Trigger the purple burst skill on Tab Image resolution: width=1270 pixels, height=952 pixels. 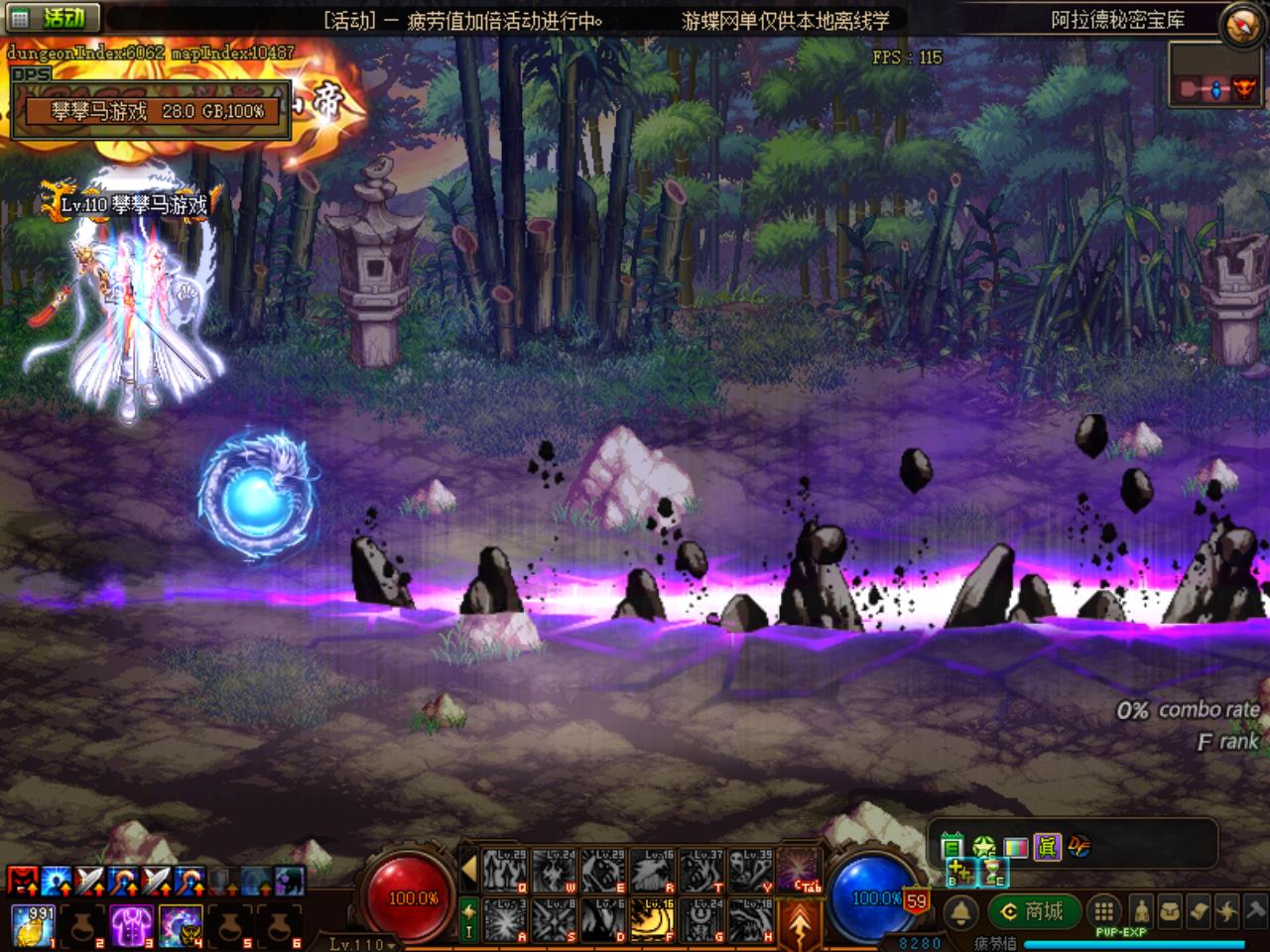[800, 870]
